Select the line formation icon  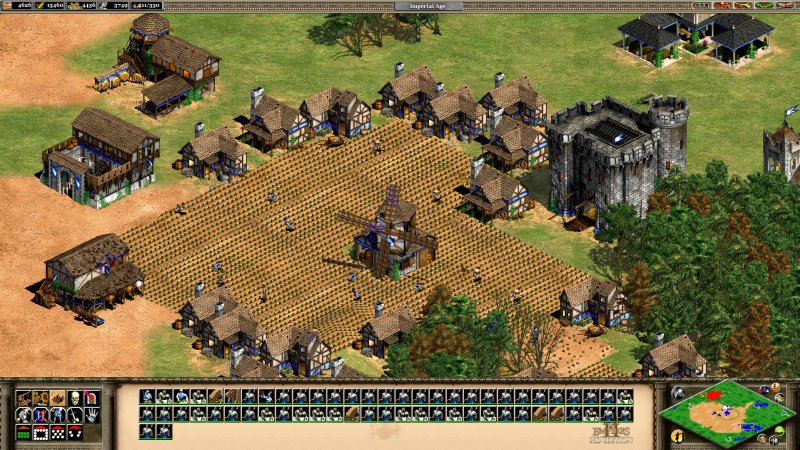[x=24, y=433]
